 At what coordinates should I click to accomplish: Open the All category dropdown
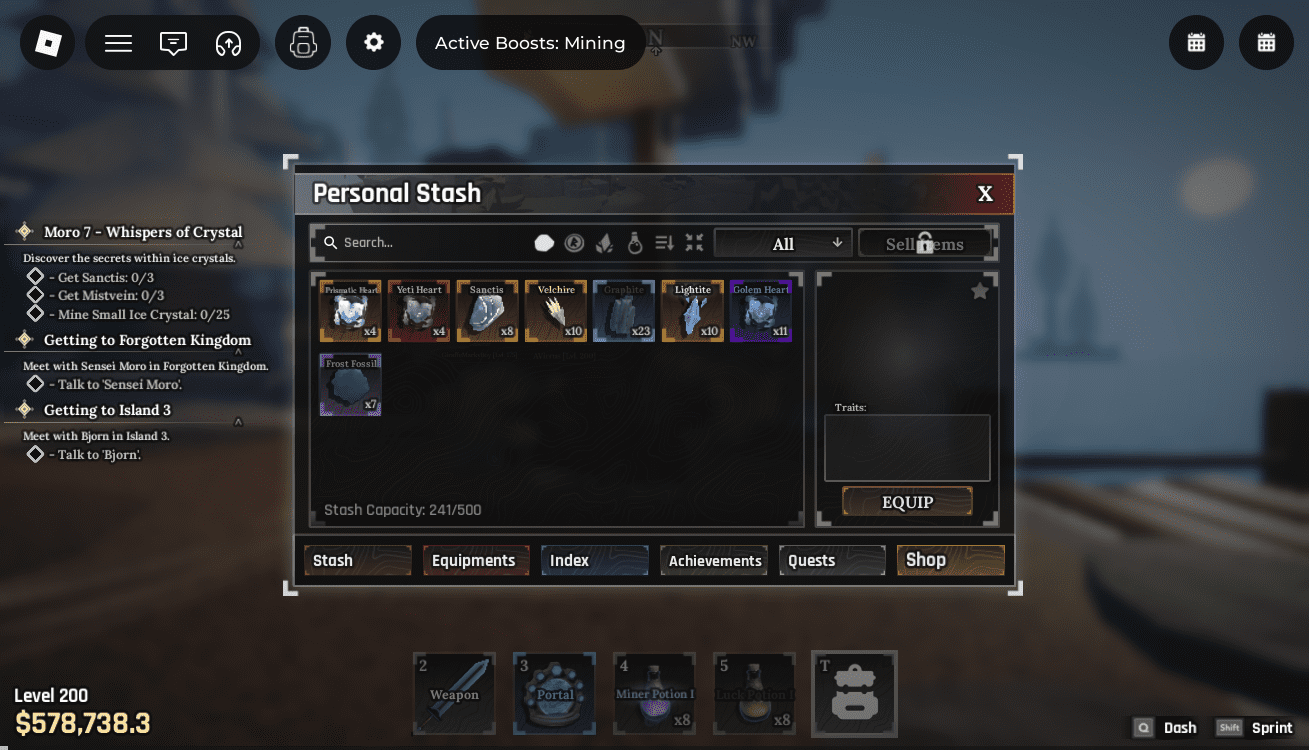[x=783, y=242]
